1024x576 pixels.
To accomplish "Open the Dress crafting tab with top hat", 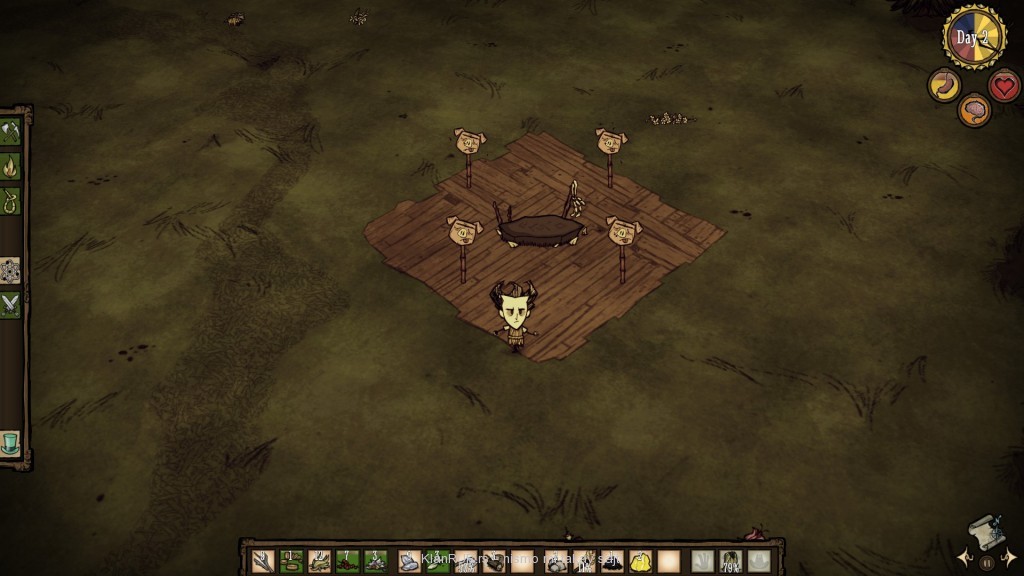I will click(11, 443).
